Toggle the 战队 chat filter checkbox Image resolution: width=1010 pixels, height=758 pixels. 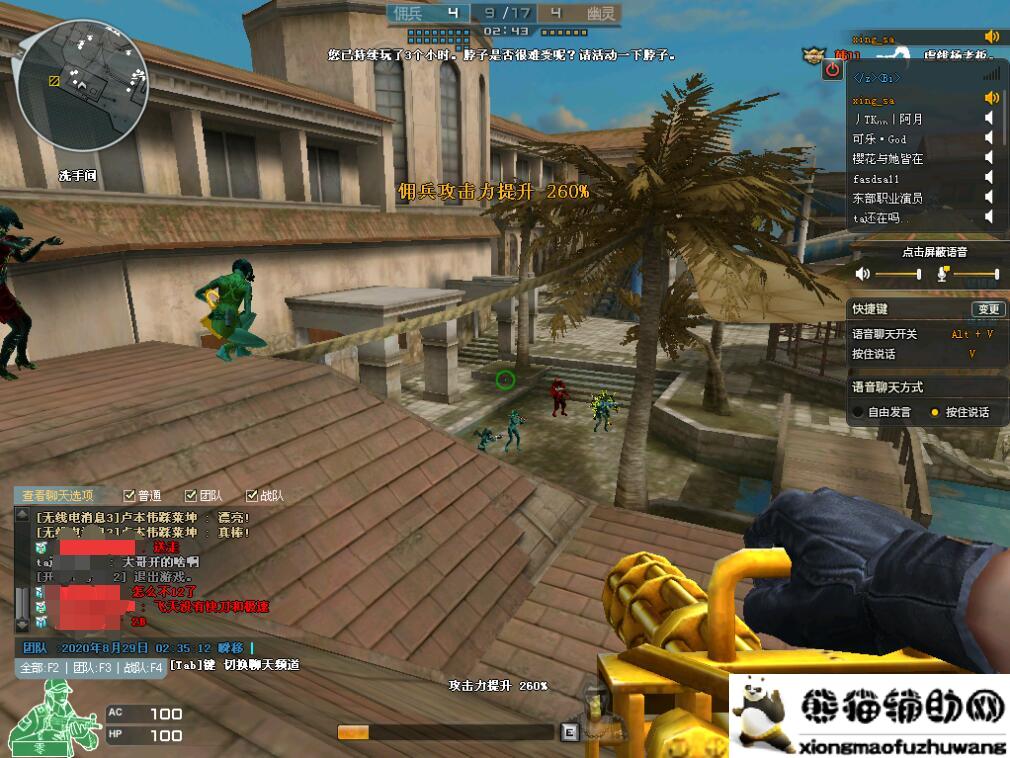pyautogui.click(x=252, y=495)
